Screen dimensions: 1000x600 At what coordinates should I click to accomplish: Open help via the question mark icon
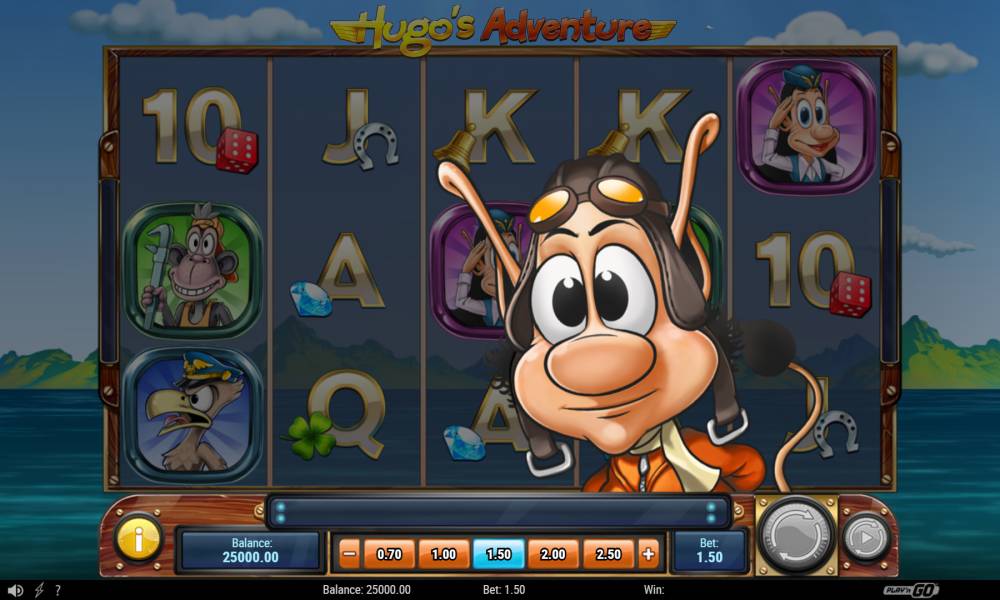(x=58, y=590)
